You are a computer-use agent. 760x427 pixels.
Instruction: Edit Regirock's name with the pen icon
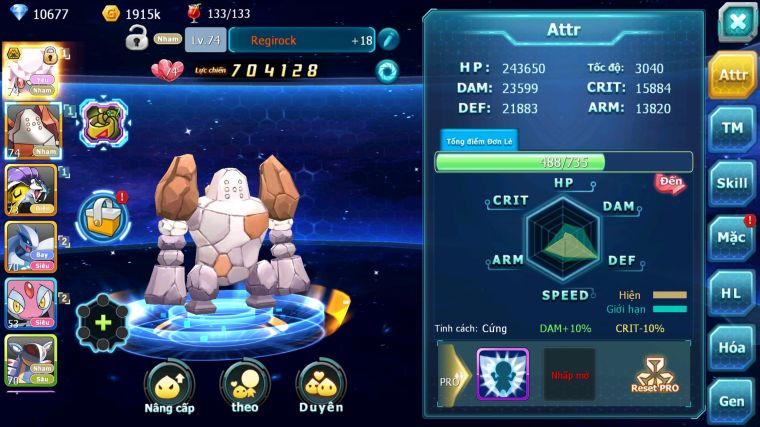coord(389,40)
